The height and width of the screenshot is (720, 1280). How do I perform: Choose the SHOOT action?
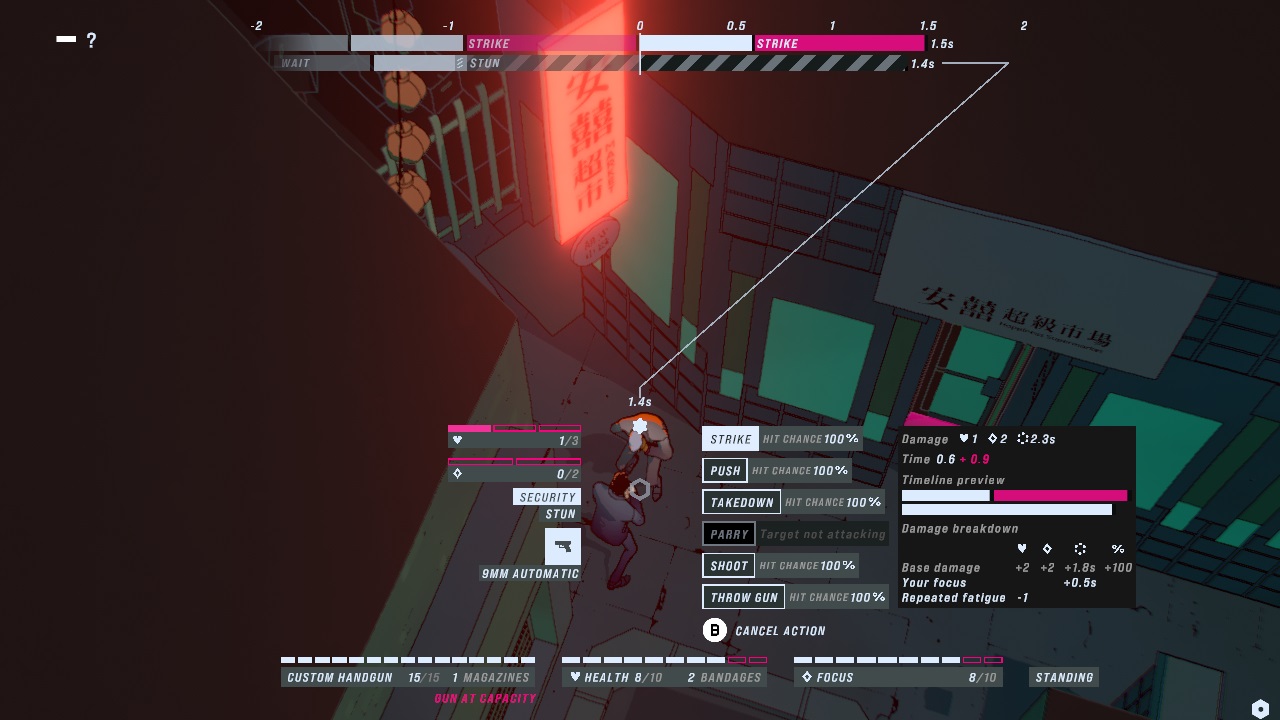[728, 565]
